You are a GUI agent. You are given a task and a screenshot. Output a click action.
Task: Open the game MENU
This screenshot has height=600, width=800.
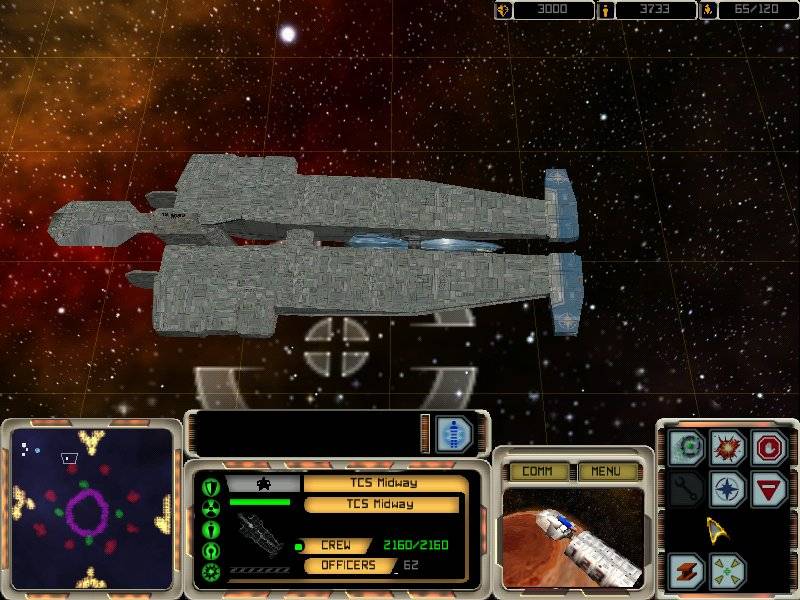pos(607,471)
